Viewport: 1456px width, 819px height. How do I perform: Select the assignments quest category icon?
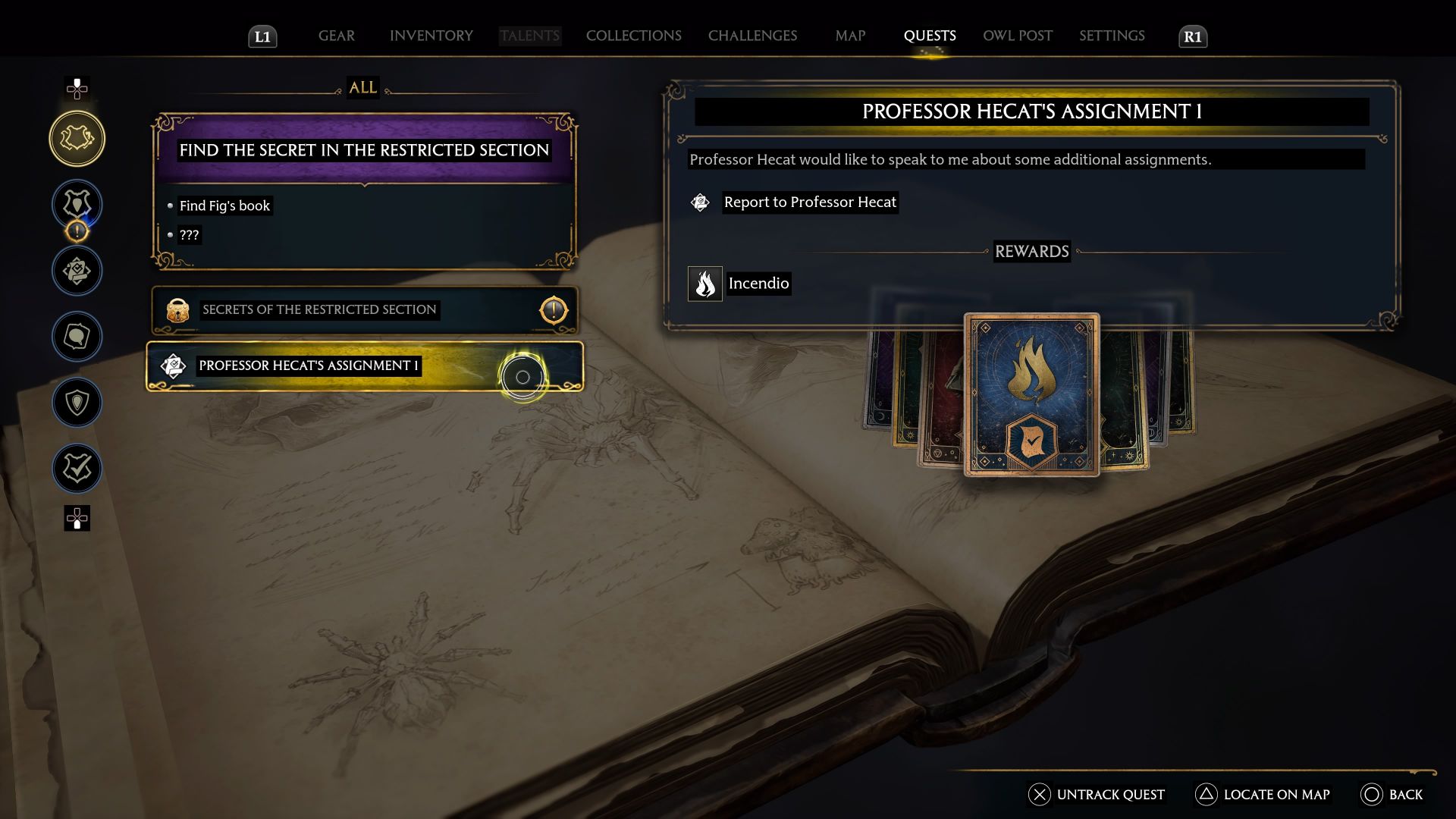pos(77,271)
